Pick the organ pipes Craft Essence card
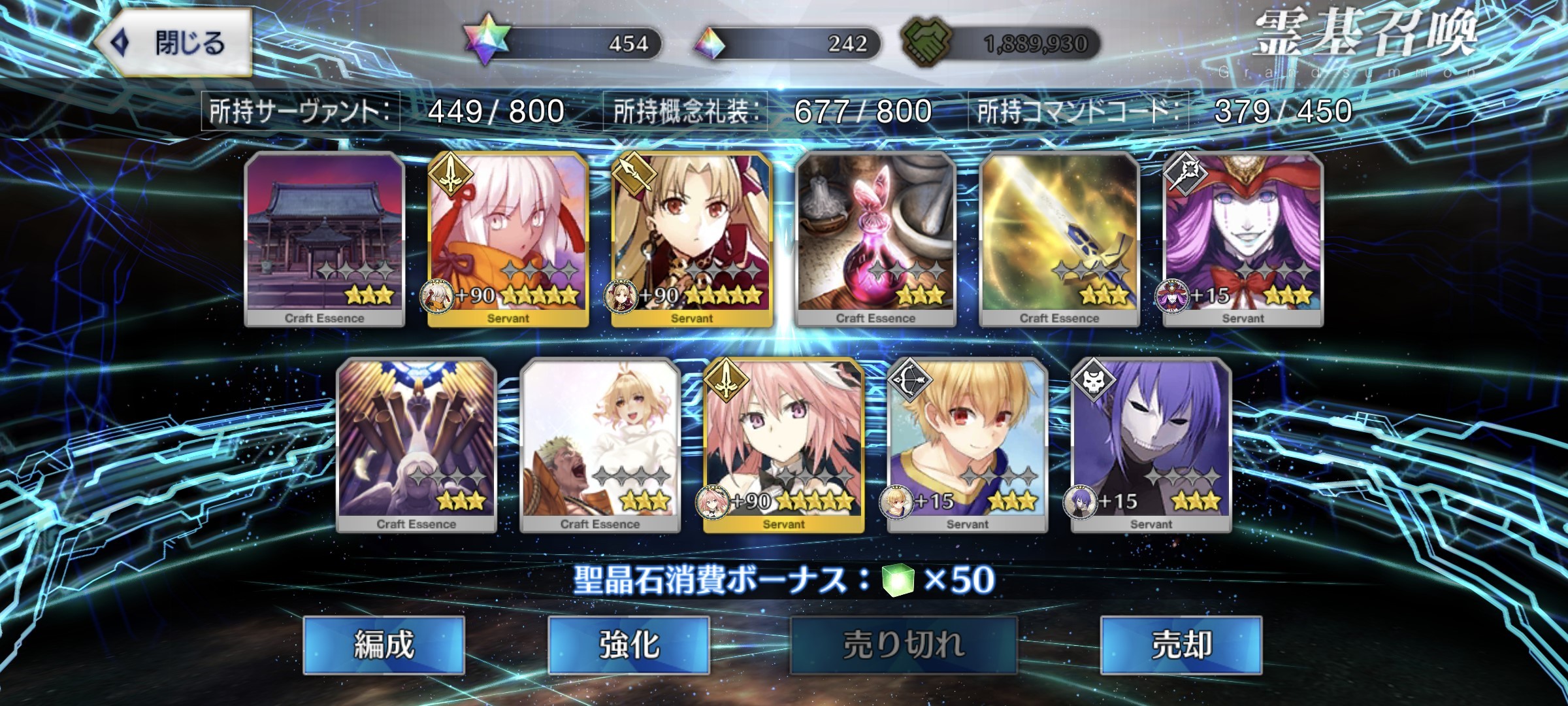Screen dimensions: 1568x706 (417, 445)
